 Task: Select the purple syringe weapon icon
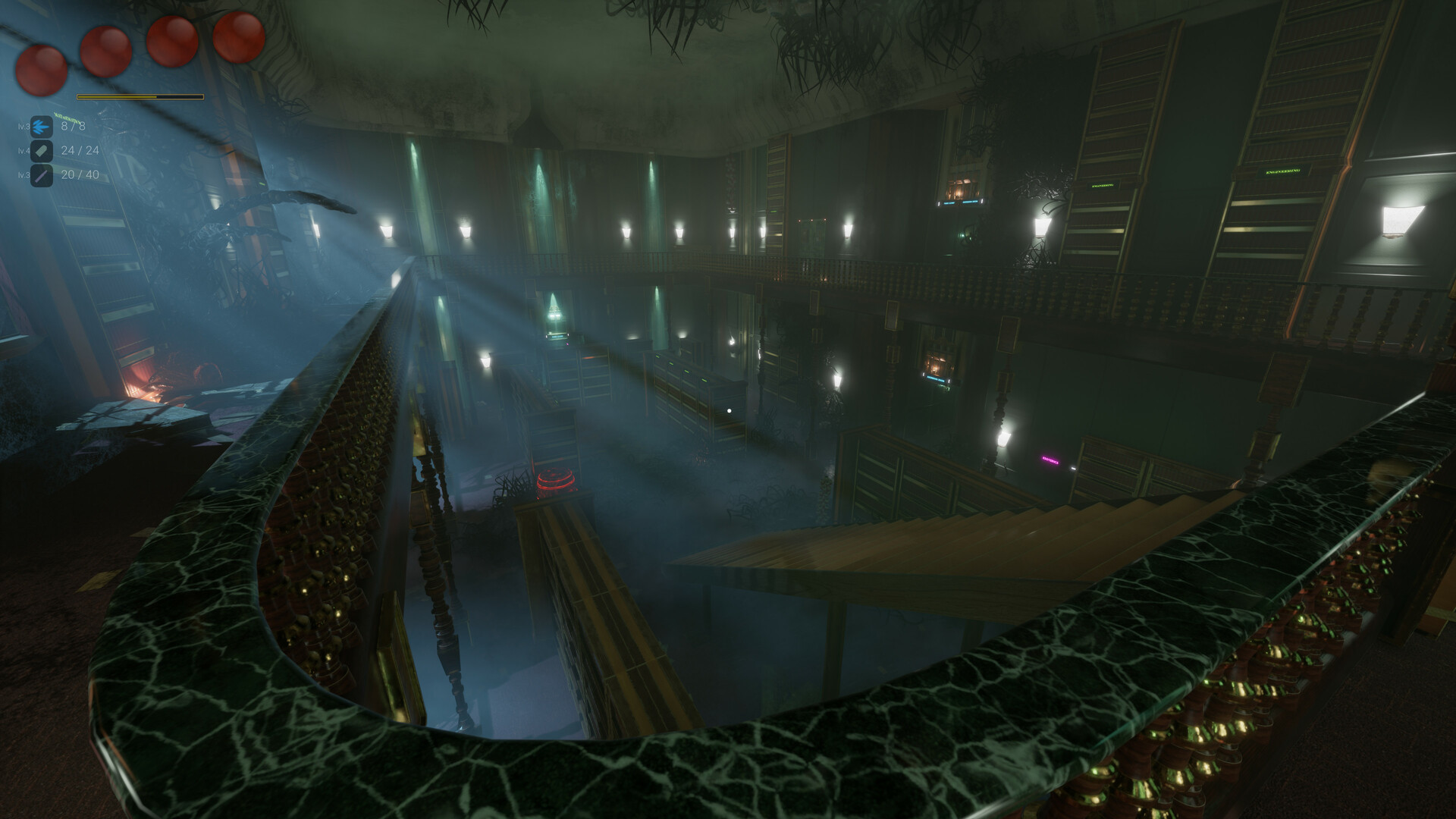42,176
